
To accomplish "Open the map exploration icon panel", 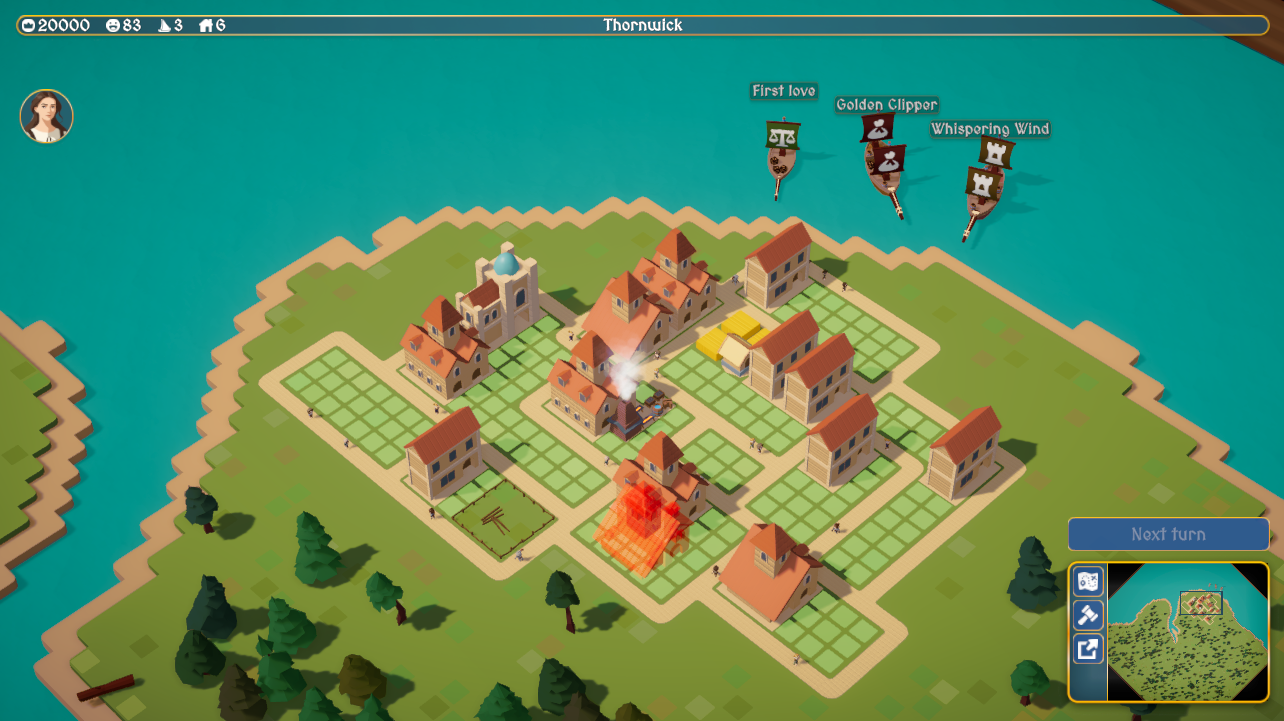I will pyautogui.click(x=1086, y=581).
